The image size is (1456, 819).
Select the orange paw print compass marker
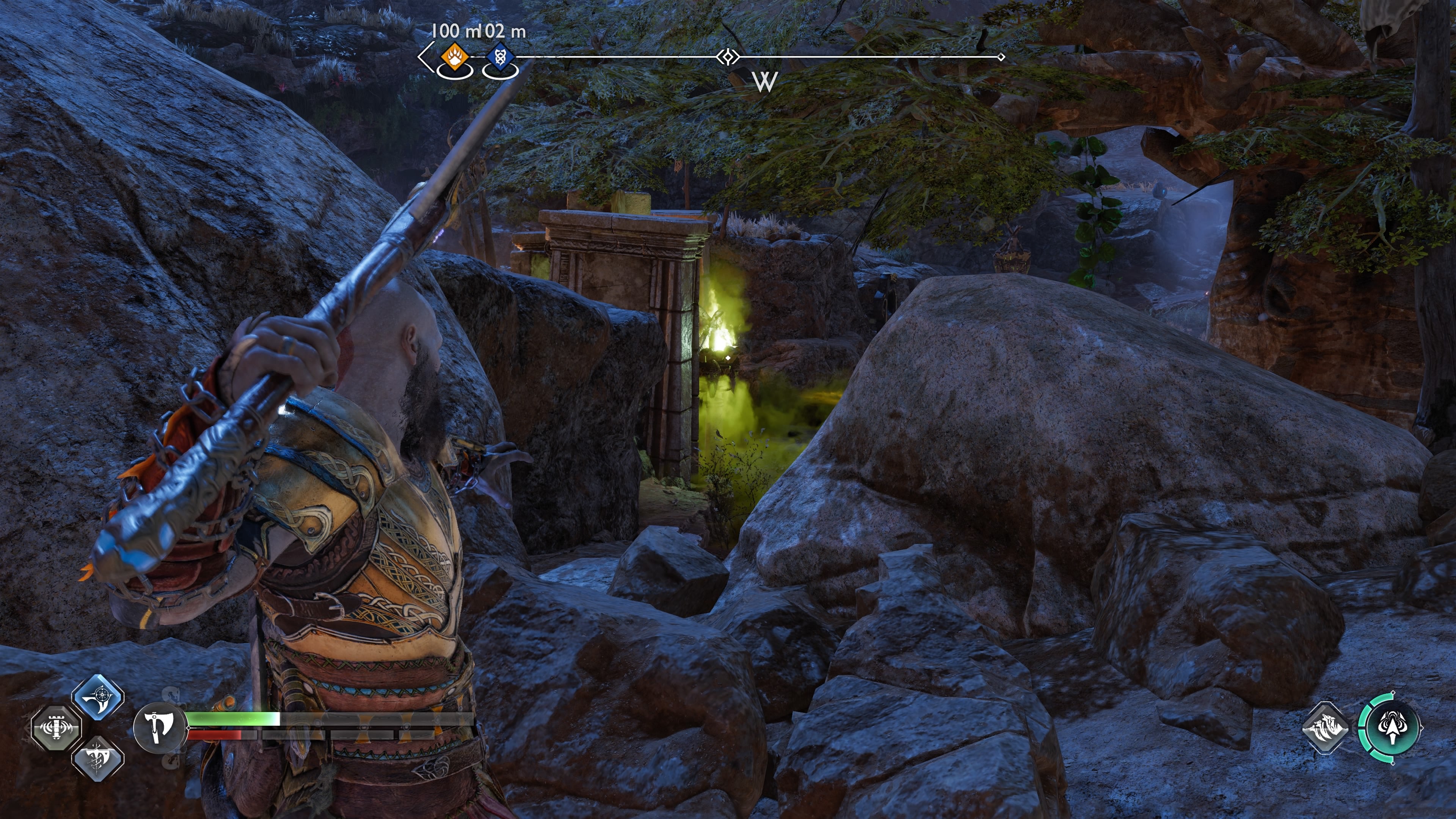[454, 57]
